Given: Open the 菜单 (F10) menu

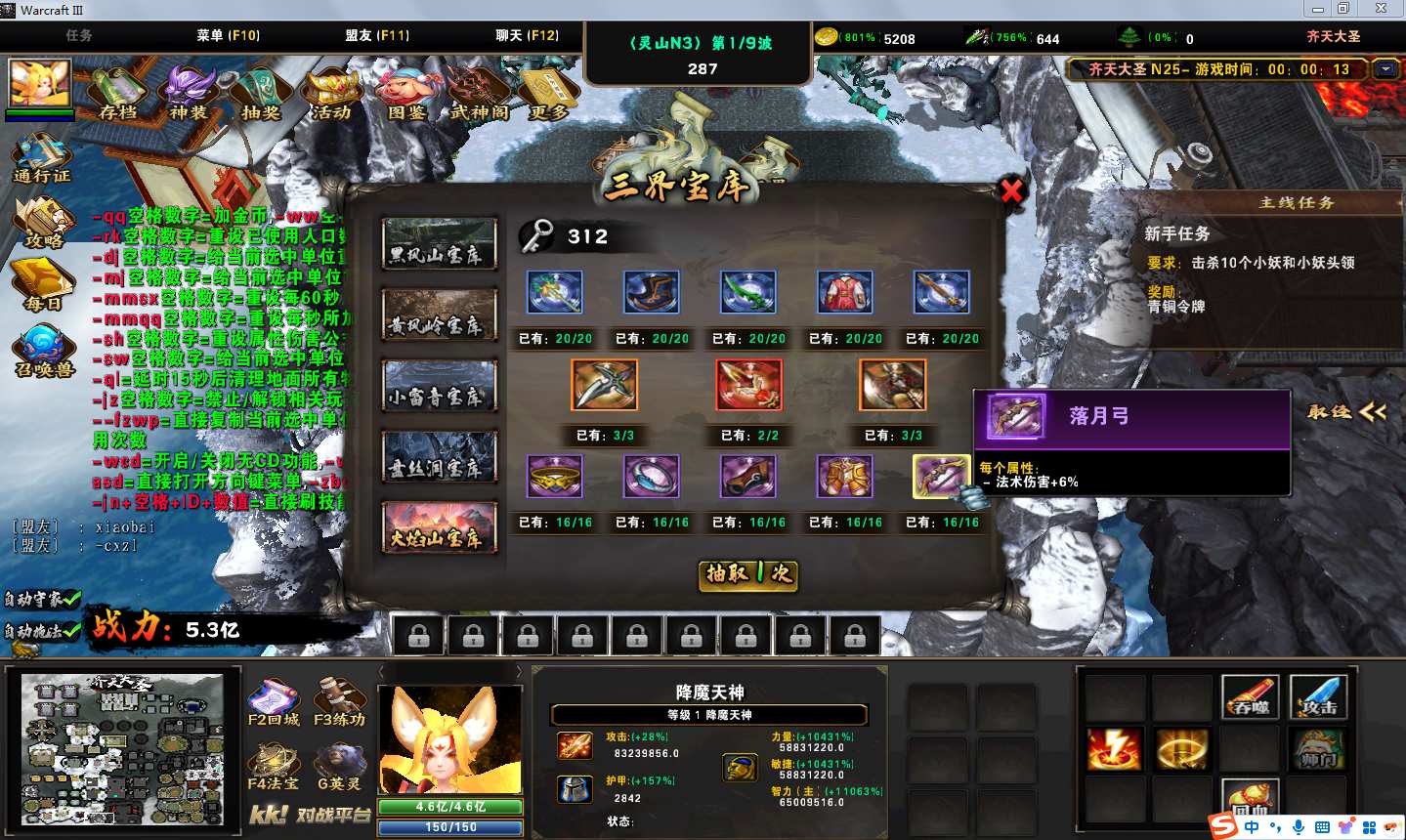Looking at the screenshot, I should [x=228, y=35].
